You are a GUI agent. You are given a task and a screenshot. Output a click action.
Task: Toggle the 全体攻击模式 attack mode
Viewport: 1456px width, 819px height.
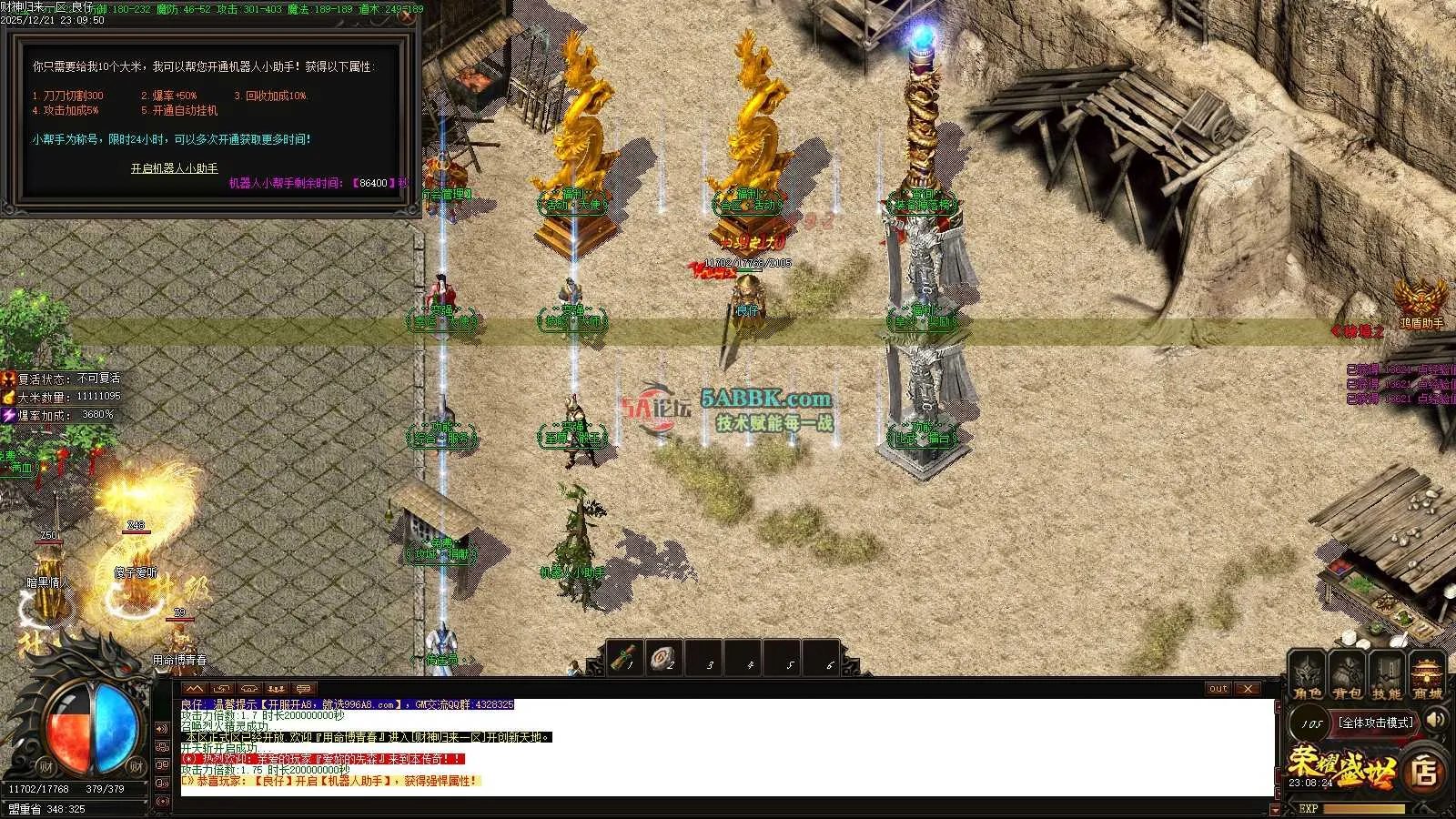coord(1376,723)
